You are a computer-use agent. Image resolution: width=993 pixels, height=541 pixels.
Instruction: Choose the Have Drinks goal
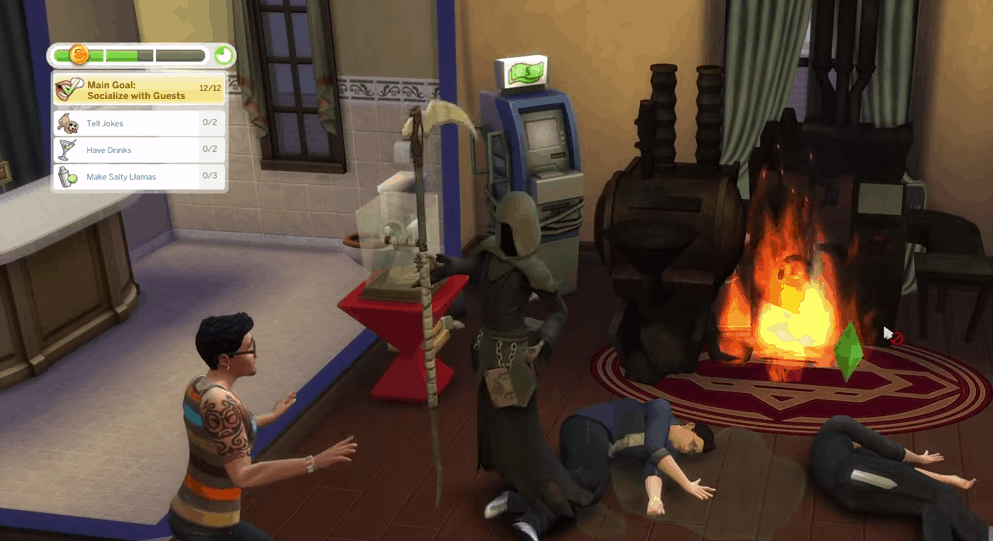coord(139,150)
